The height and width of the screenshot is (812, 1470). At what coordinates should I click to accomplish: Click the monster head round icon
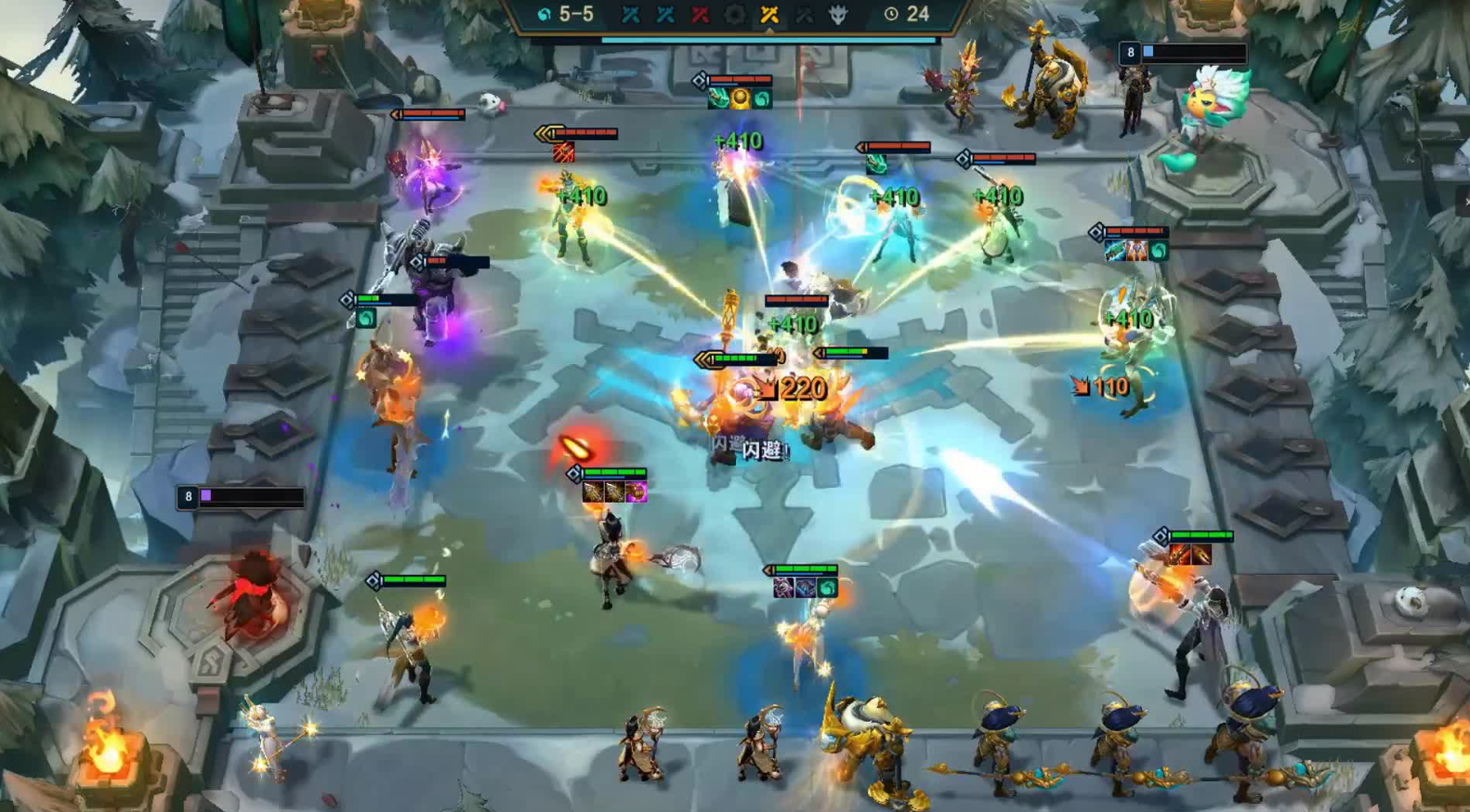tap(838, 15)
